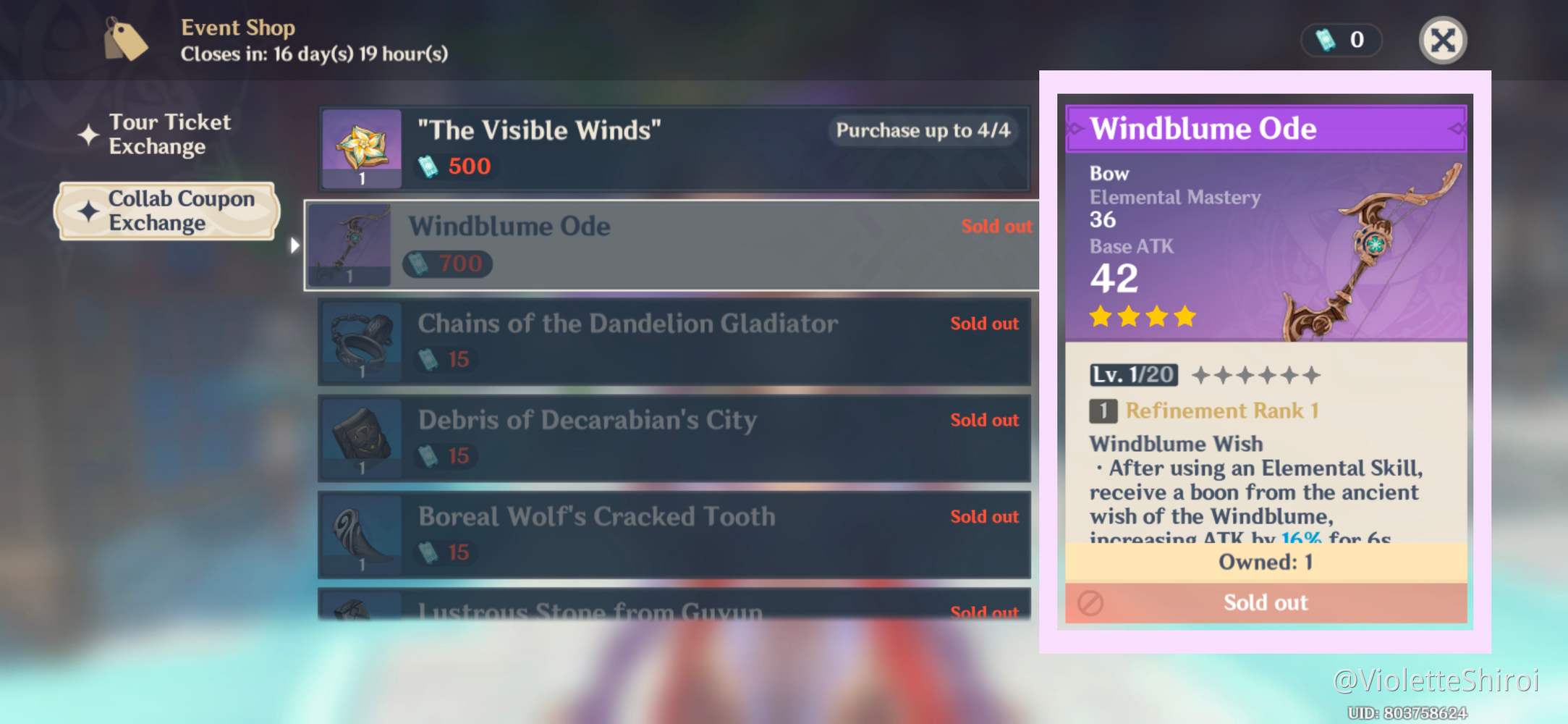Click the Windblume Ode bow icon in the list
Viewport: 1568px width, 724px height.
point(351,245)
